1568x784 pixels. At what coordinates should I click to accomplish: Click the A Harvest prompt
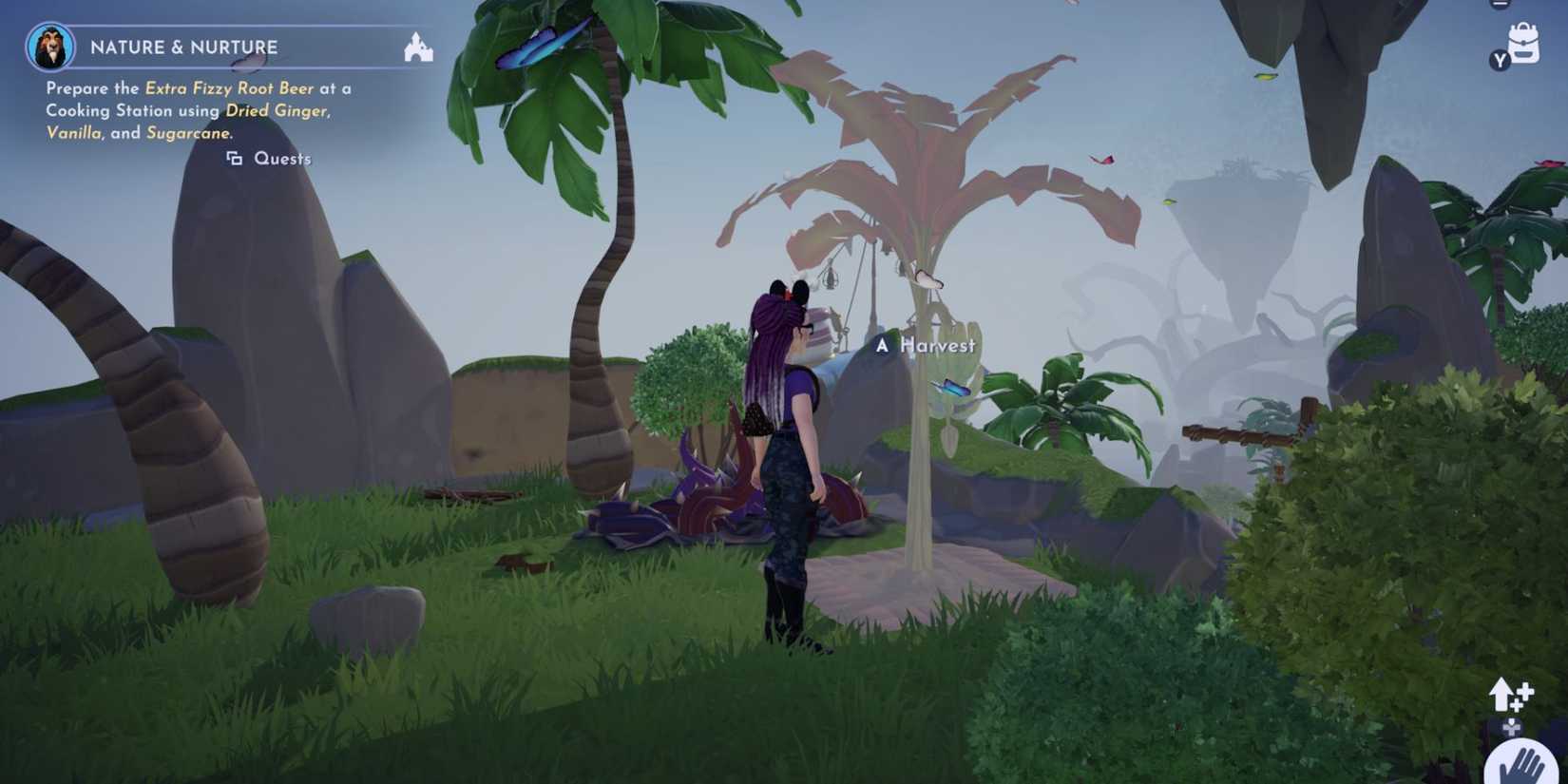tap(927, 345)
